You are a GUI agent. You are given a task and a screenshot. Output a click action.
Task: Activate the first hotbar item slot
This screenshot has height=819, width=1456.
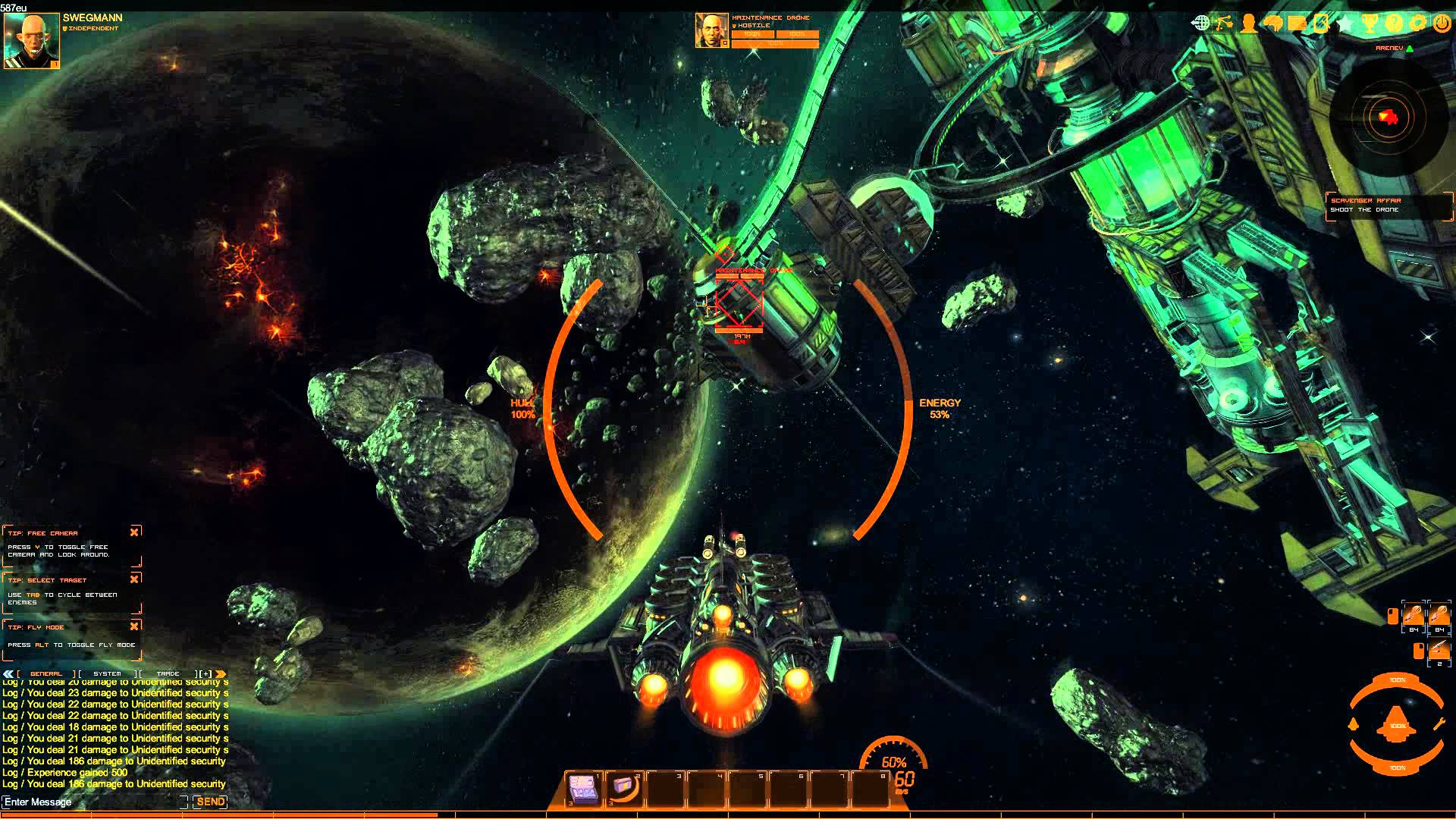[584, 789]
